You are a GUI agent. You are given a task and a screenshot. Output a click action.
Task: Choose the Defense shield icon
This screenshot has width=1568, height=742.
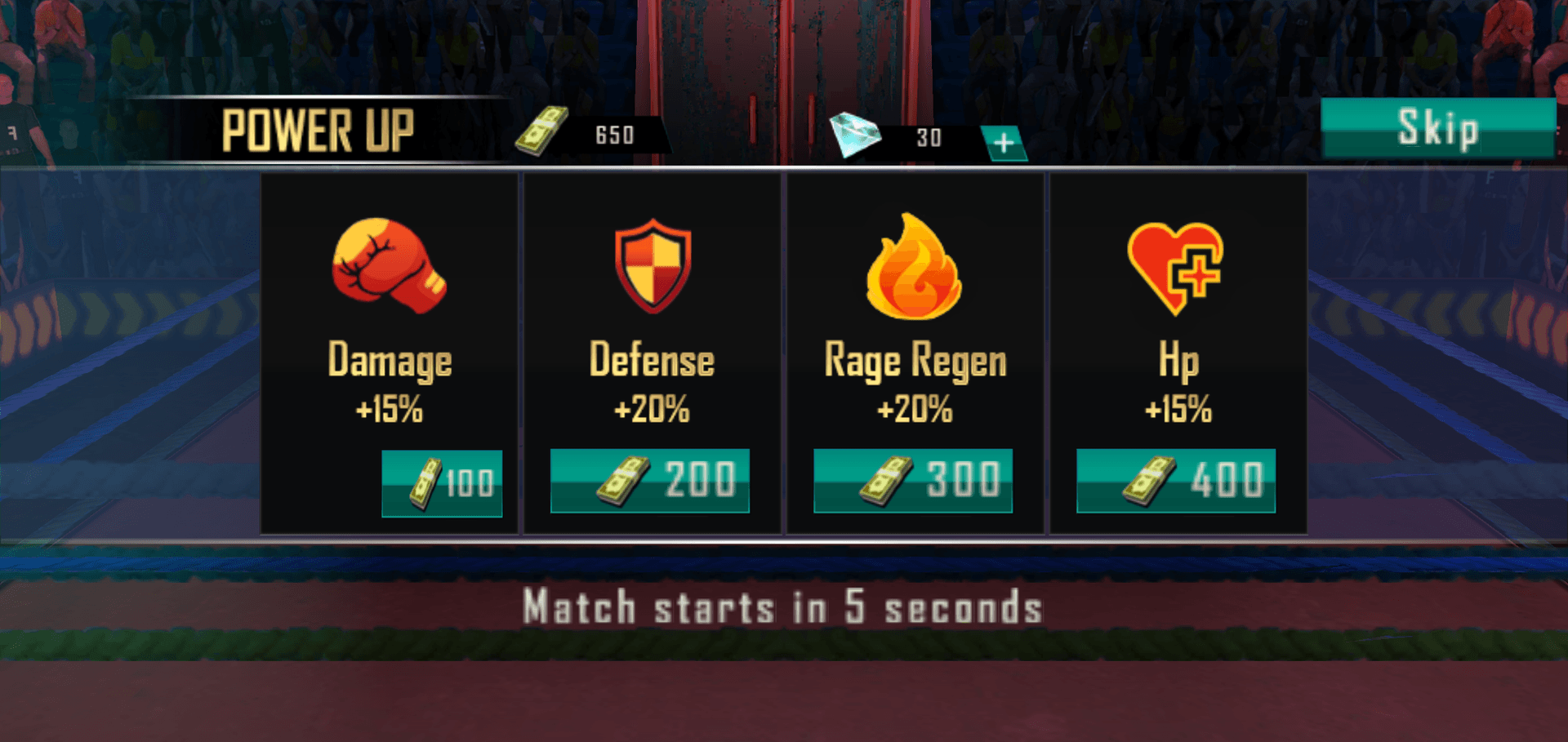pyautogui.click(x=653, y=265)
